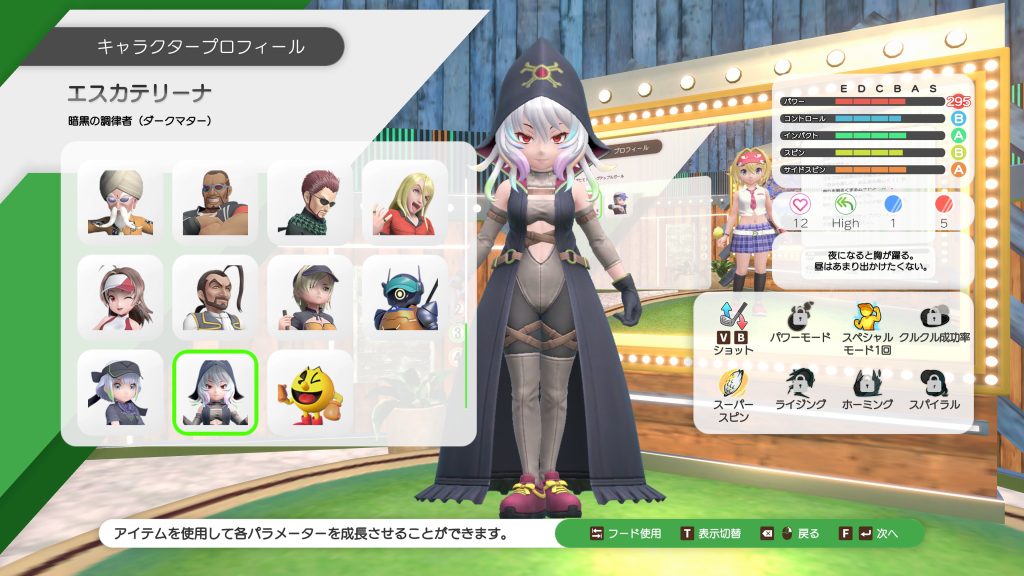Pick the red-haired man with sunglasses portrait
The image size is (1024, 576).
tap(310, 203)
